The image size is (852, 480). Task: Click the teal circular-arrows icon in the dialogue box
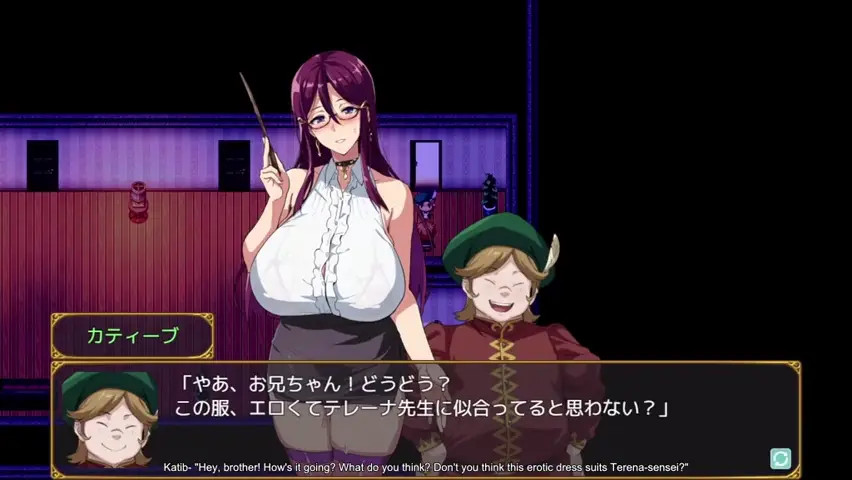click(781, 458)
